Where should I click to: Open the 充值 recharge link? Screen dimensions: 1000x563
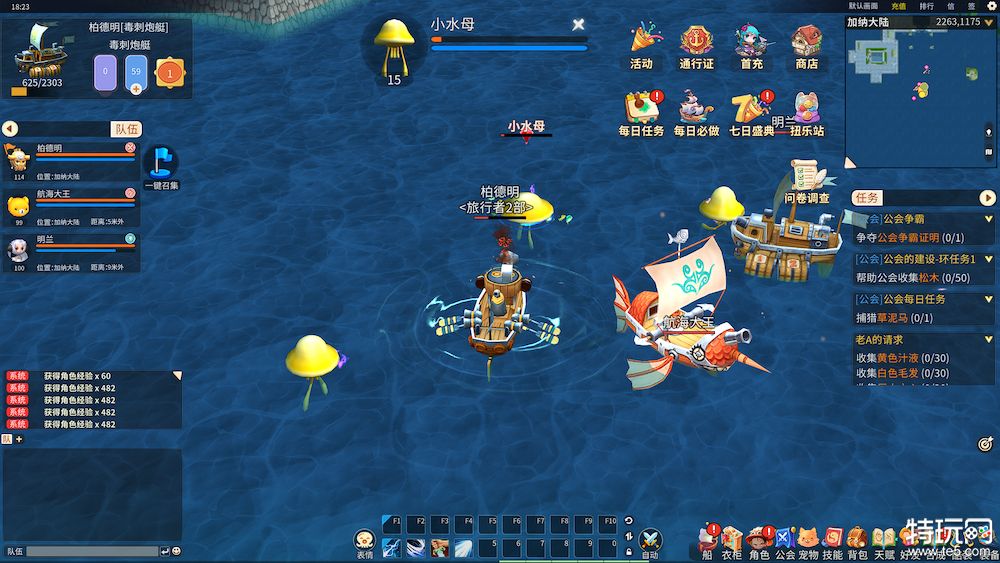click(898, 6)
